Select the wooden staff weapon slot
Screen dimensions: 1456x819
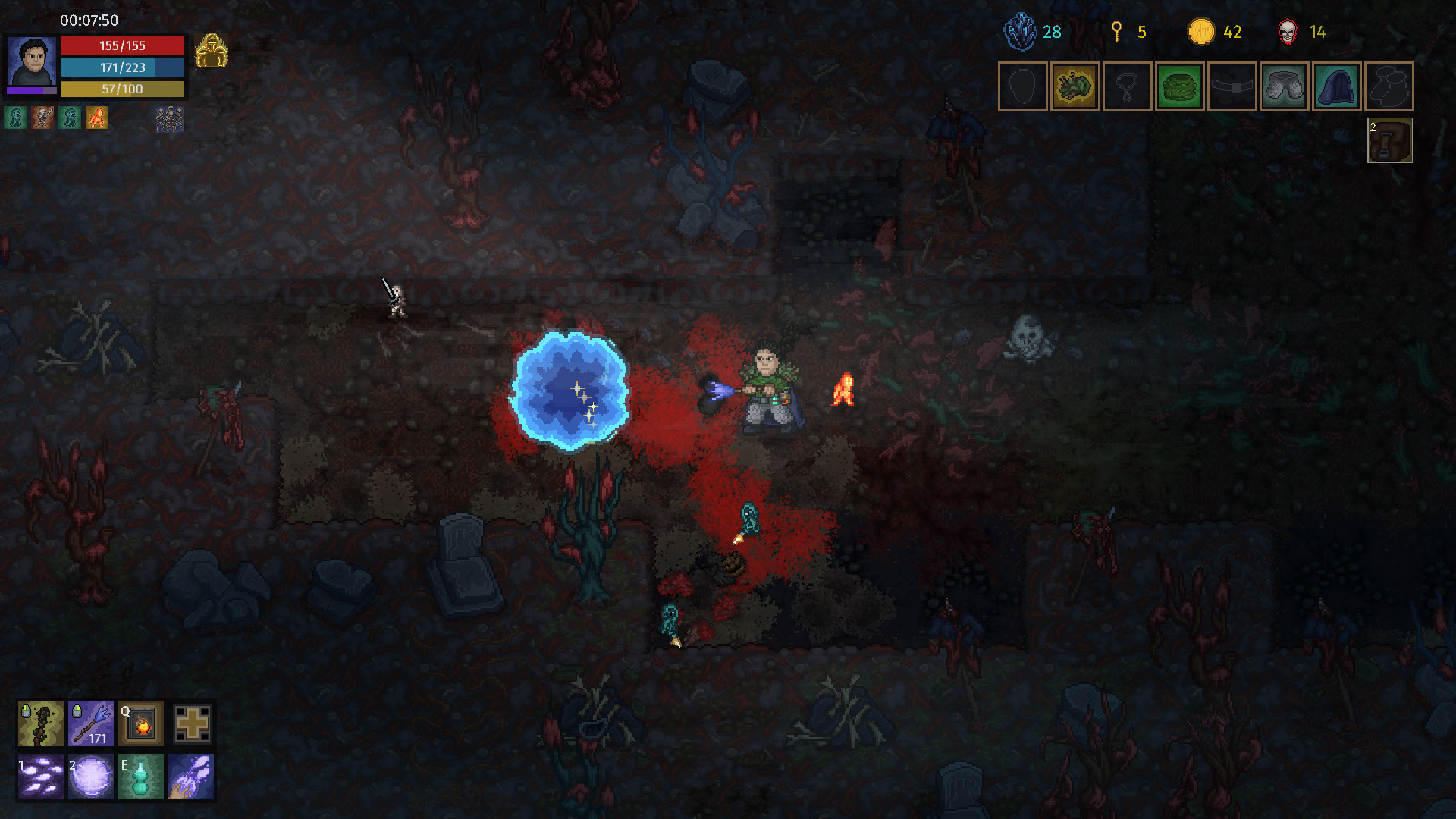point(40,723)
